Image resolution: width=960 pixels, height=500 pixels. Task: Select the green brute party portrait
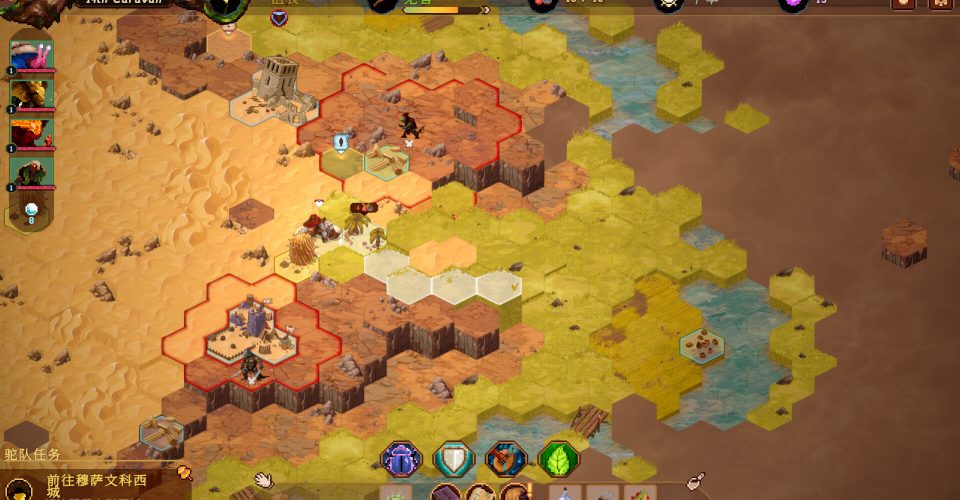[31, 172]
